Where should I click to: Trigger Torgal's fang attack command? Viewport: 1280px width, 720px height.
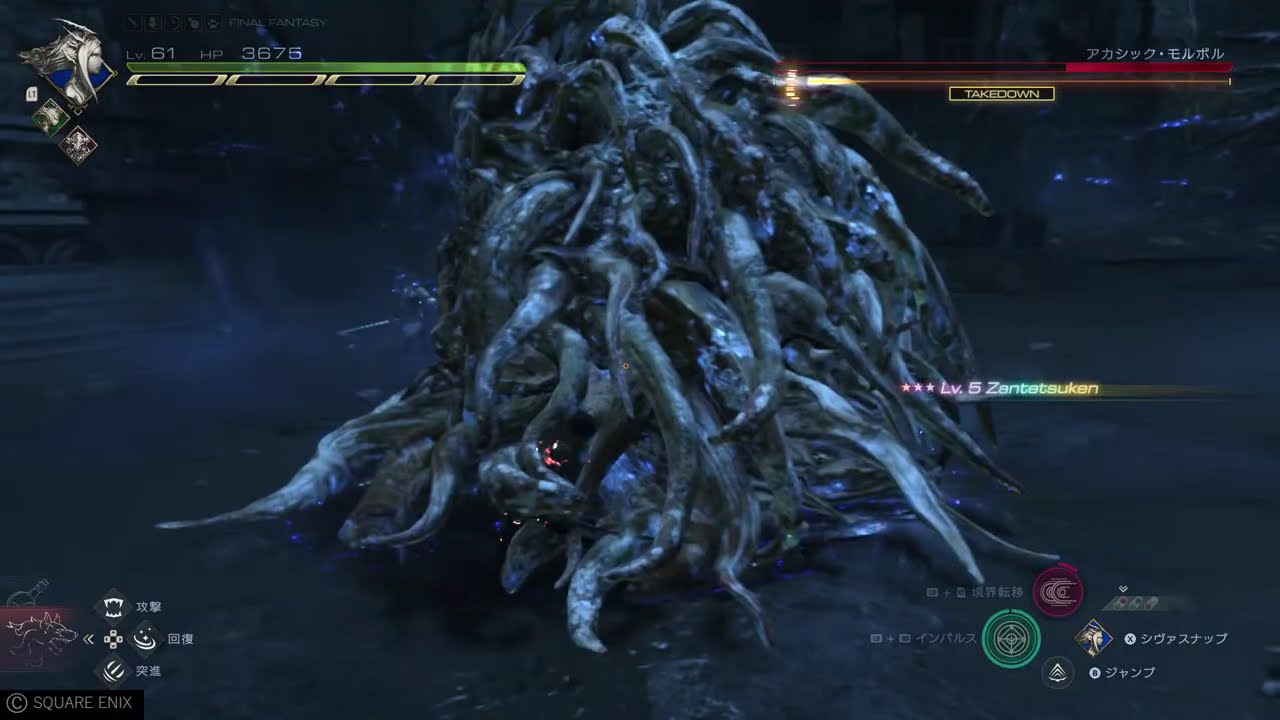click(115, 606)
